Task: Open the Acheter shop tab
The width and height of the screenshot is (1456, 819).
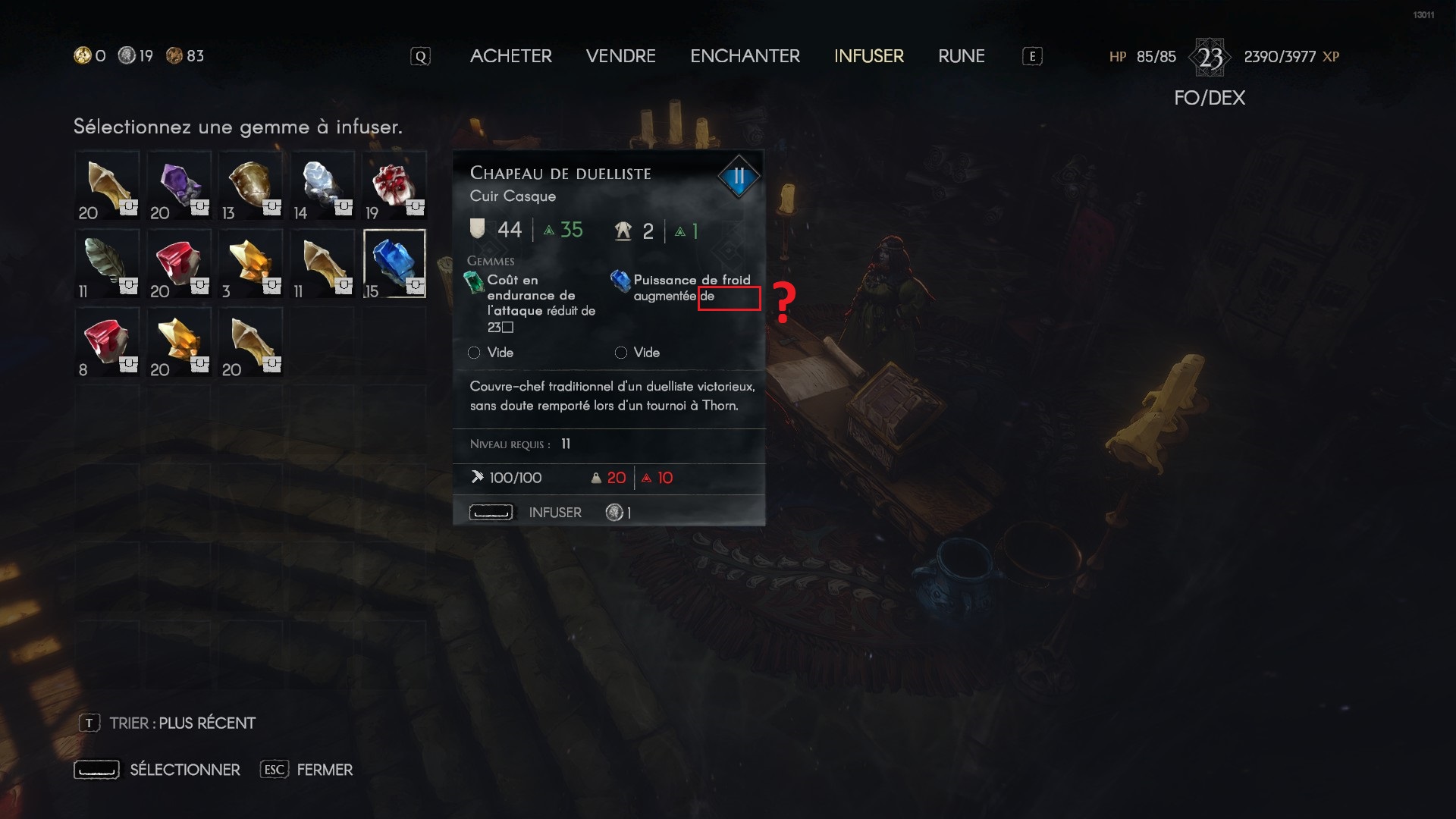Action: [510, 56]
